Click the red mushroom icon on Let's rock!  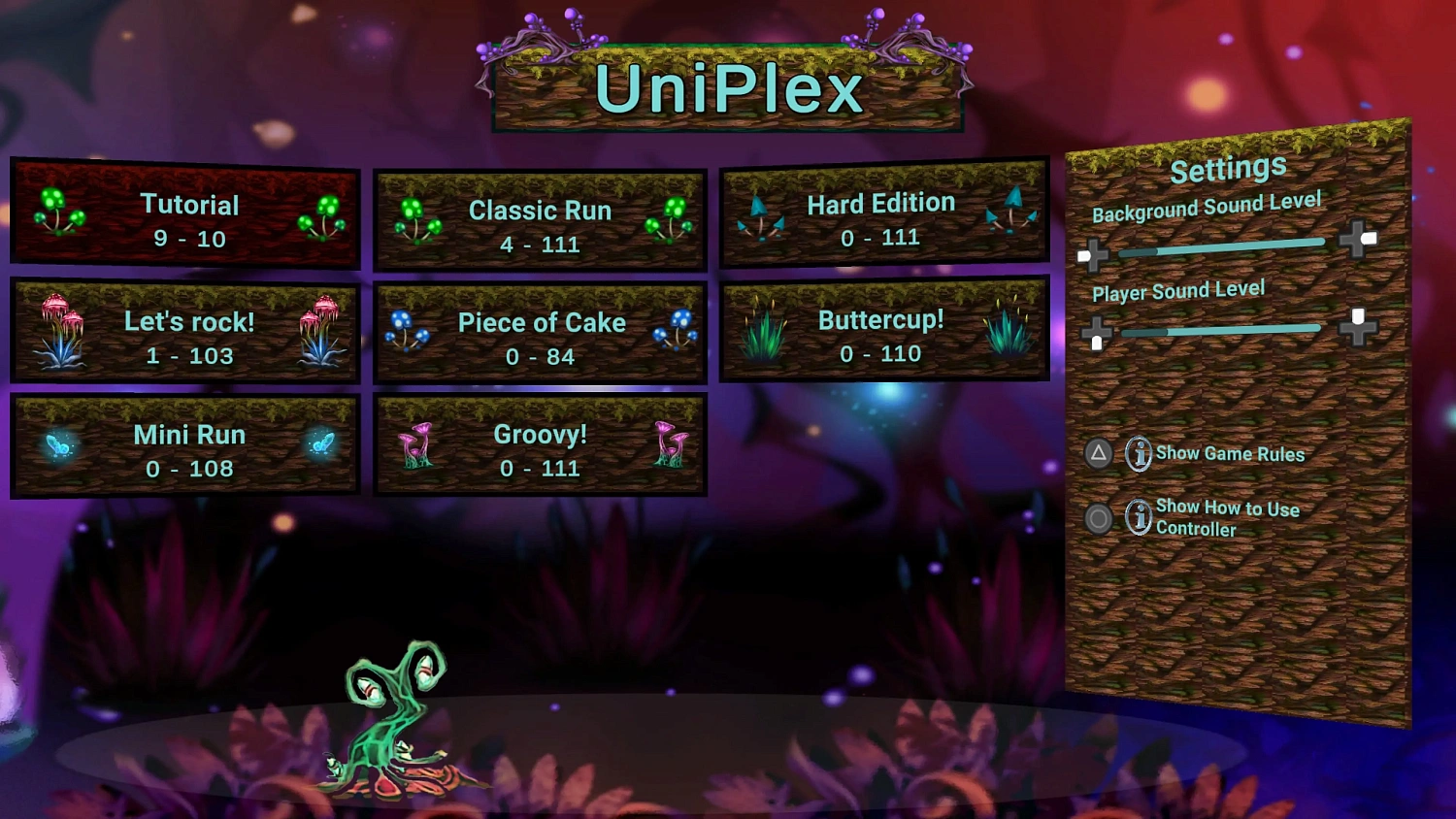coord(60,325)
